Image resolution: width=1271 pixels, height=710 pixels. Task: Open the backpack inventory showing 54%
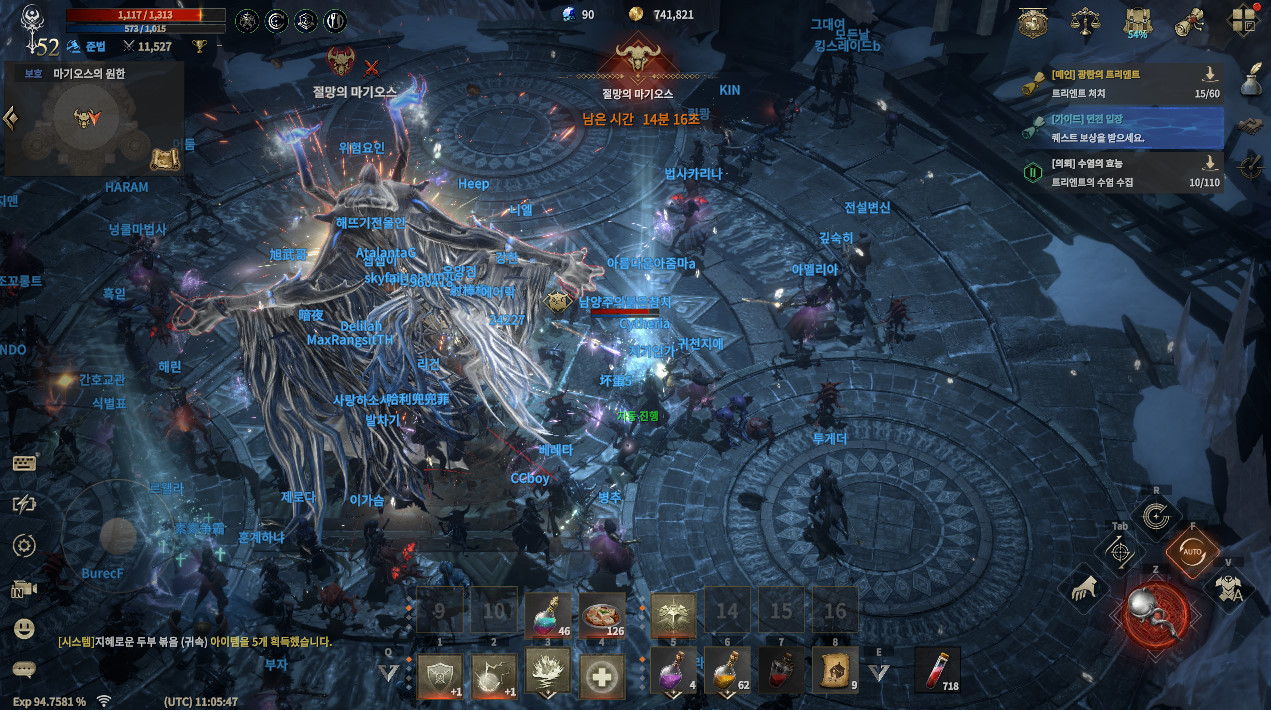[x=1136, y=21]
